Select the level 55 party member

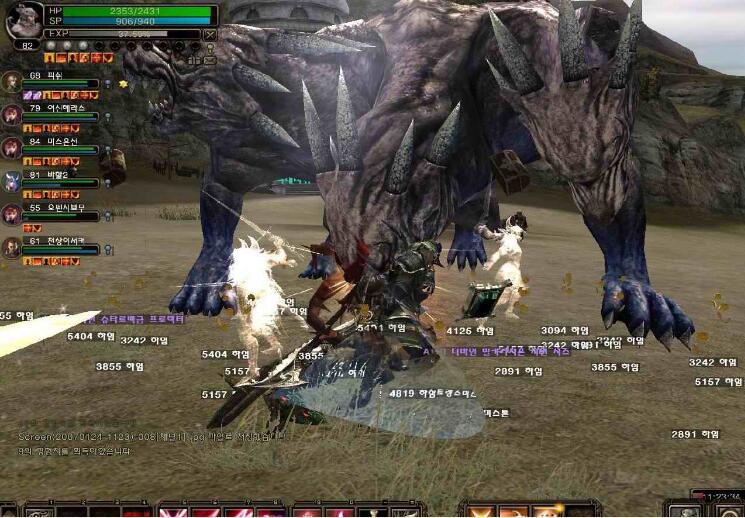[x=12, y=214]
